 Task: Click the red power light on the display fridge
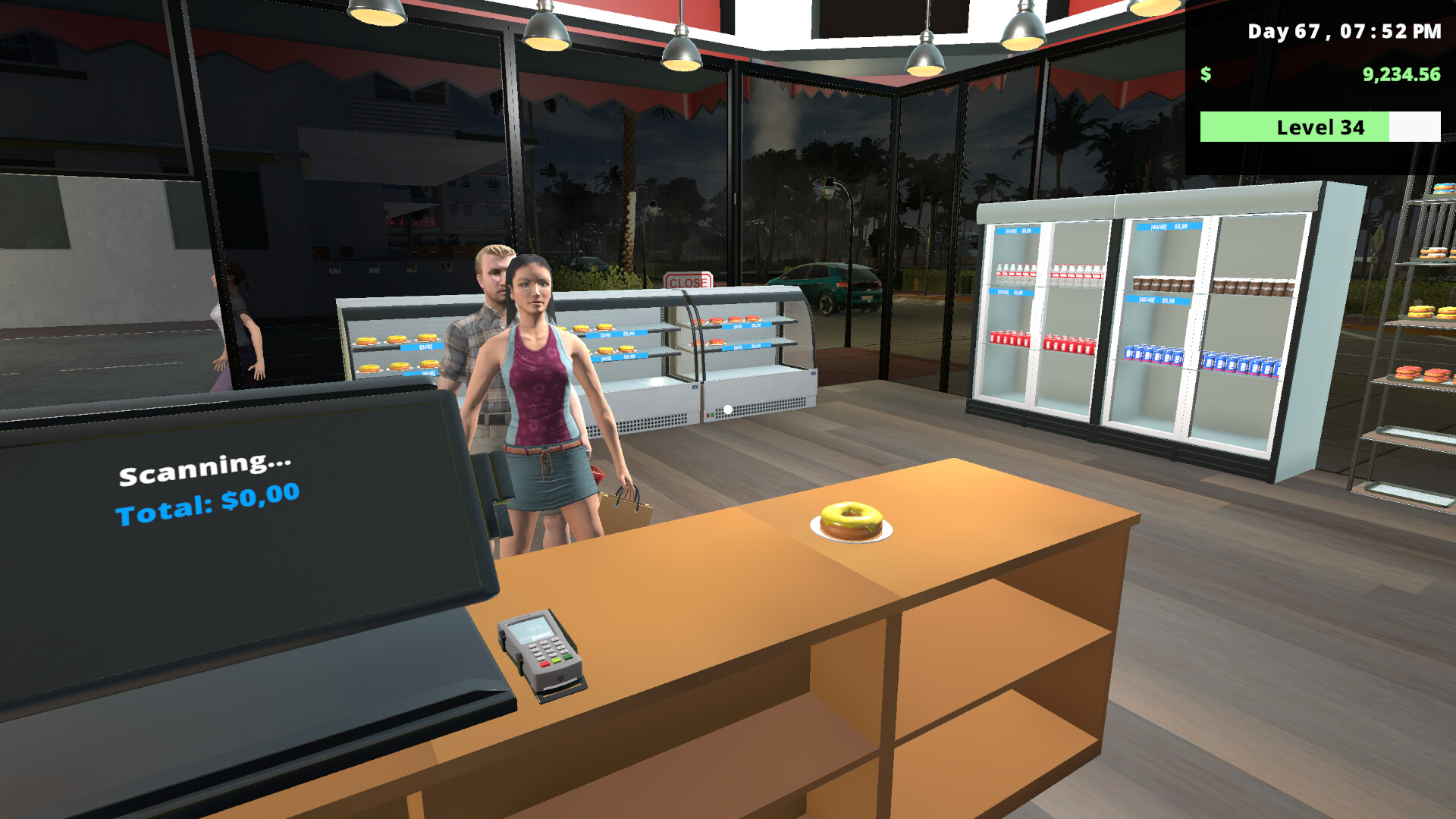click(708, 414)
